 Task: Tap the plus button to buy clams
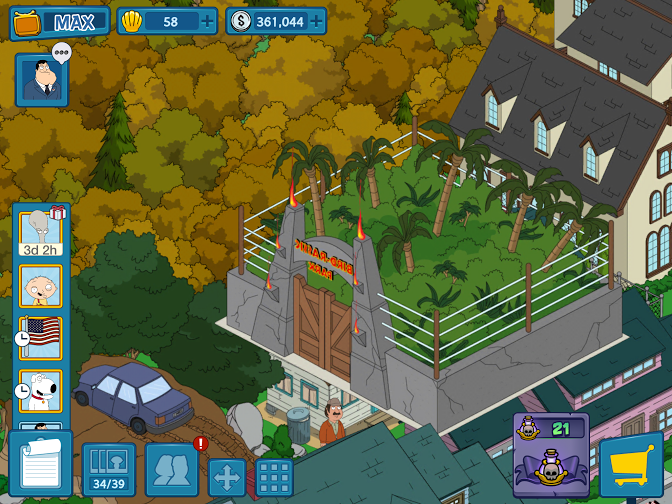tap(206, 21)
